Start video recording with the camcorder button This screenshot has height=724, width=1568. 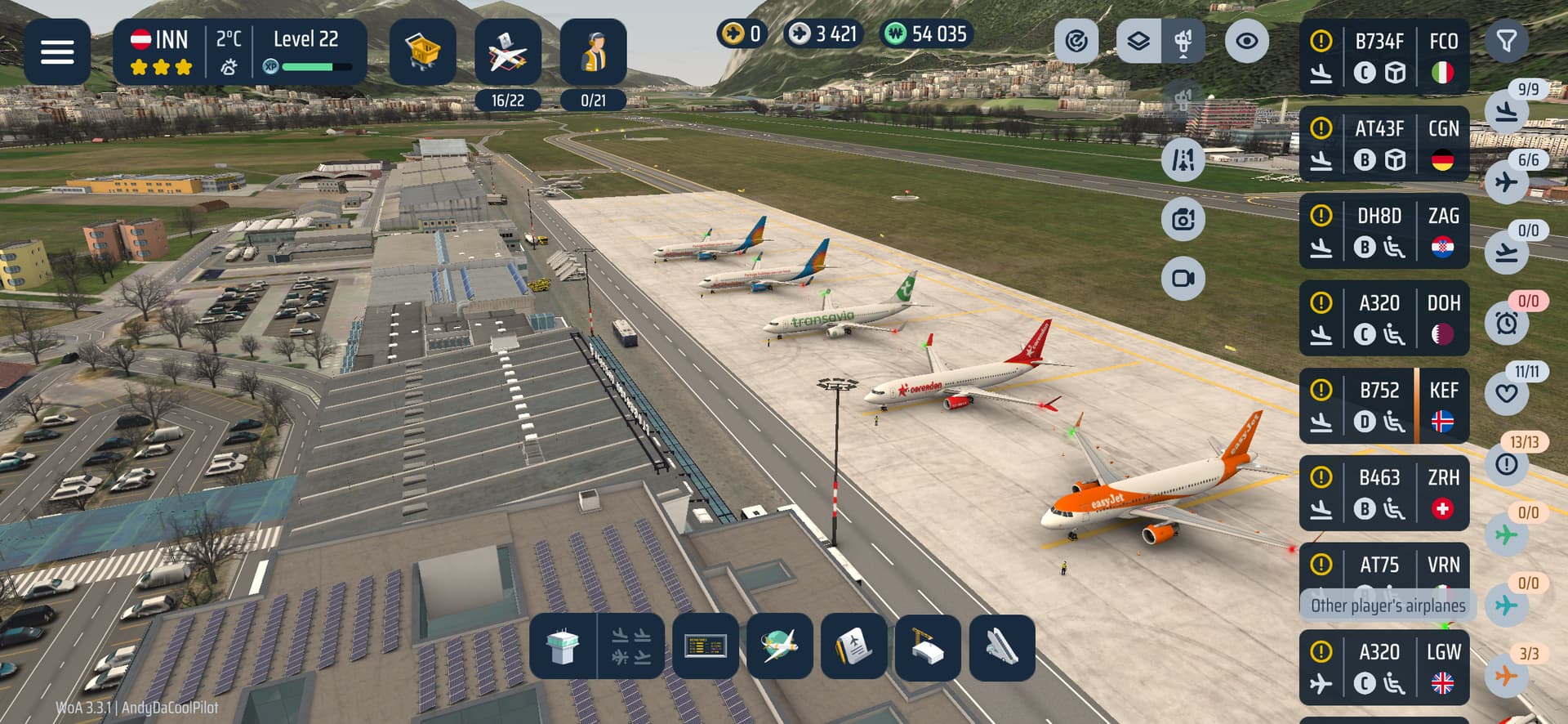(1183, 279)
